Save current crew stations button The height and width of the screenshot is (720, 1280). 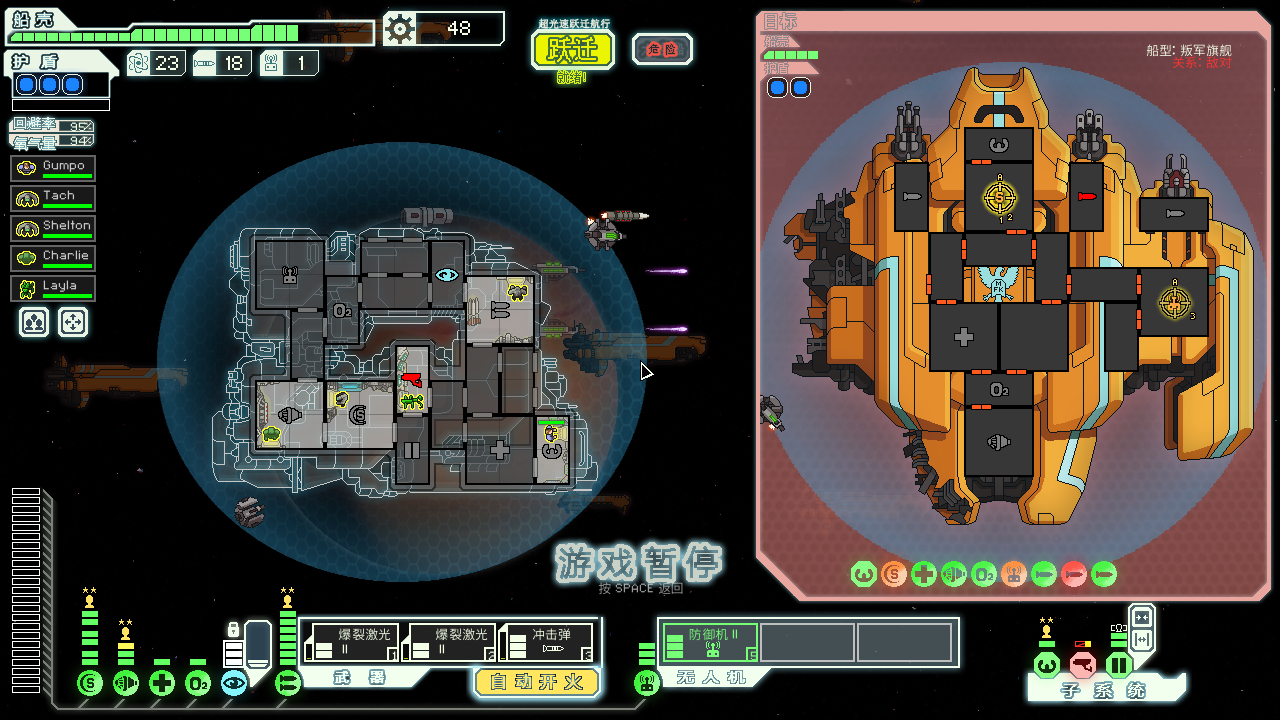click(34, 321)
